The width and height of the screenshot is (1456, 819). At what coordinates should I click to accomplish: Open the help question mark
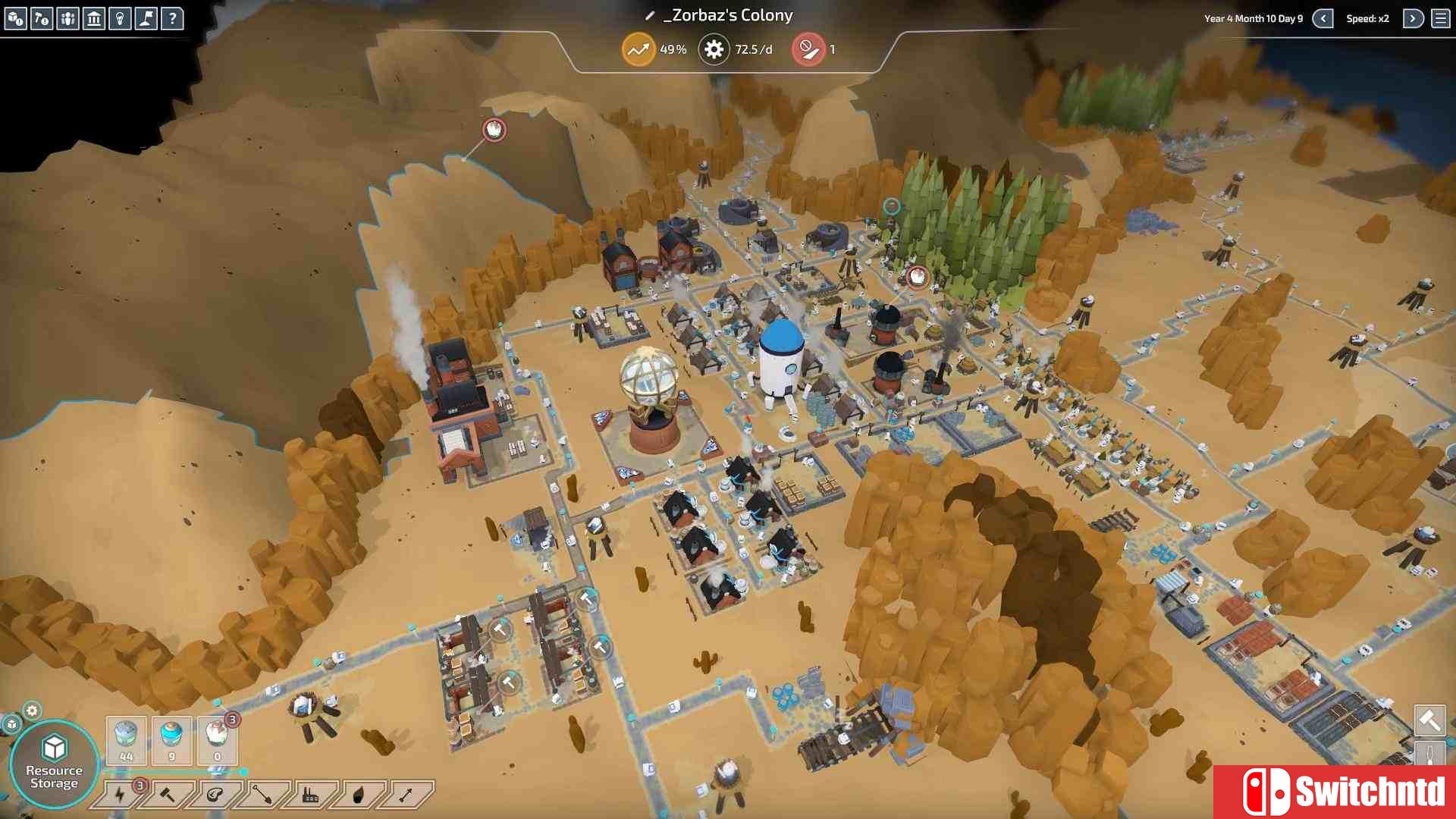click(x=173, y=19)
